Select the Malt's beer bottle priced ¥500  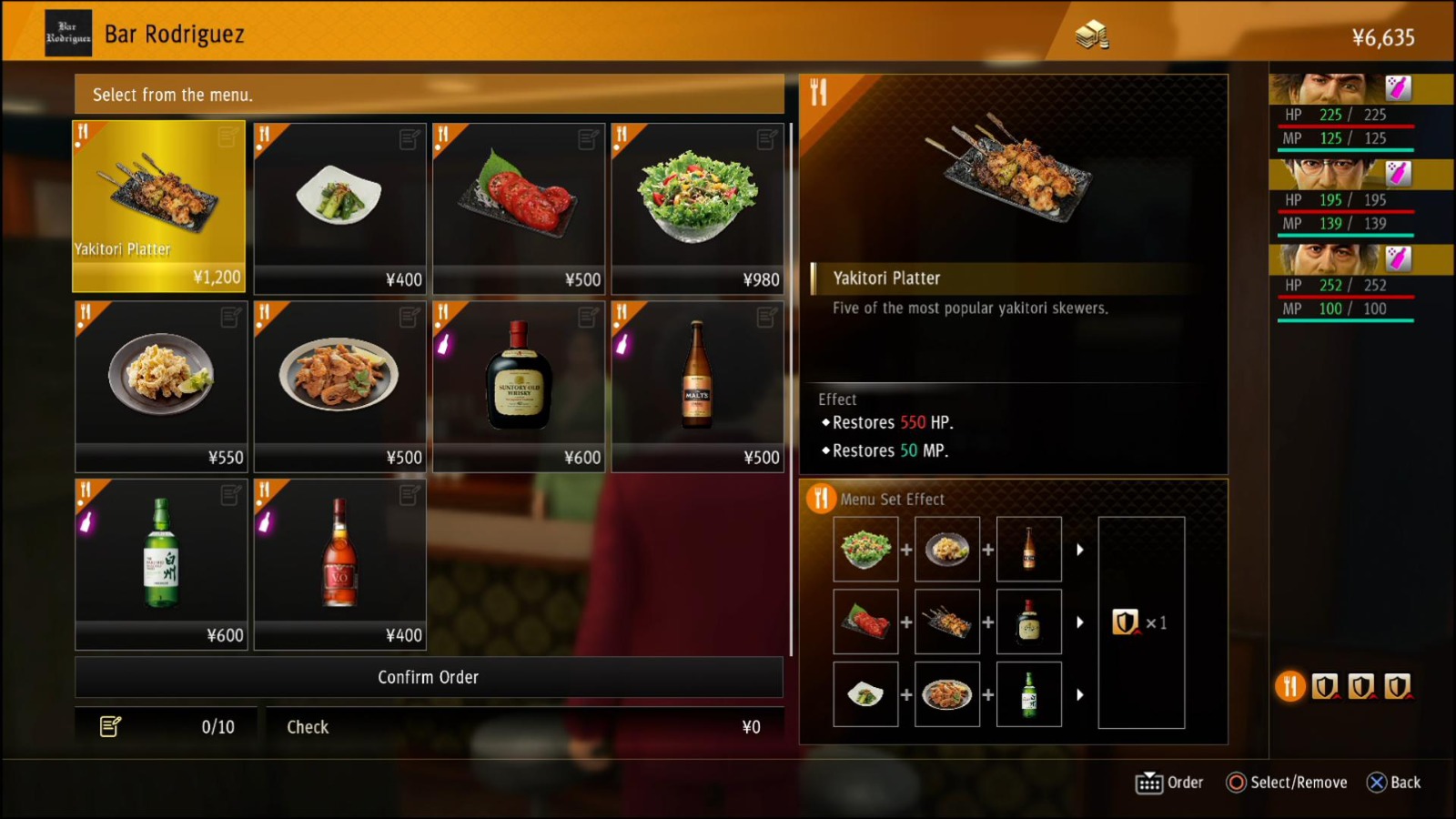(x=697, y=382)
